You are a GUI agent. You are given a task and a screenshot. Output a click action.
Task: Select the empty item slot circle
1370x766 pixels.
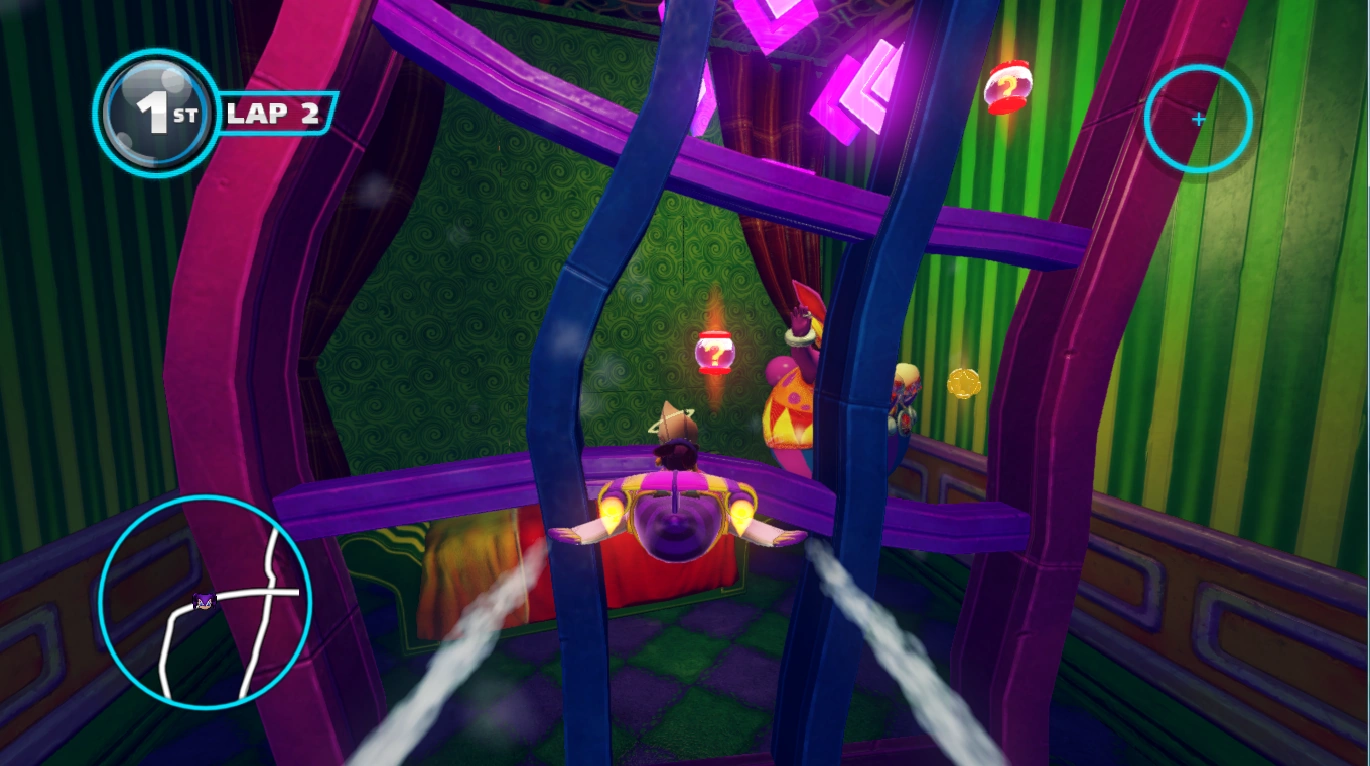click(1198, 119)
